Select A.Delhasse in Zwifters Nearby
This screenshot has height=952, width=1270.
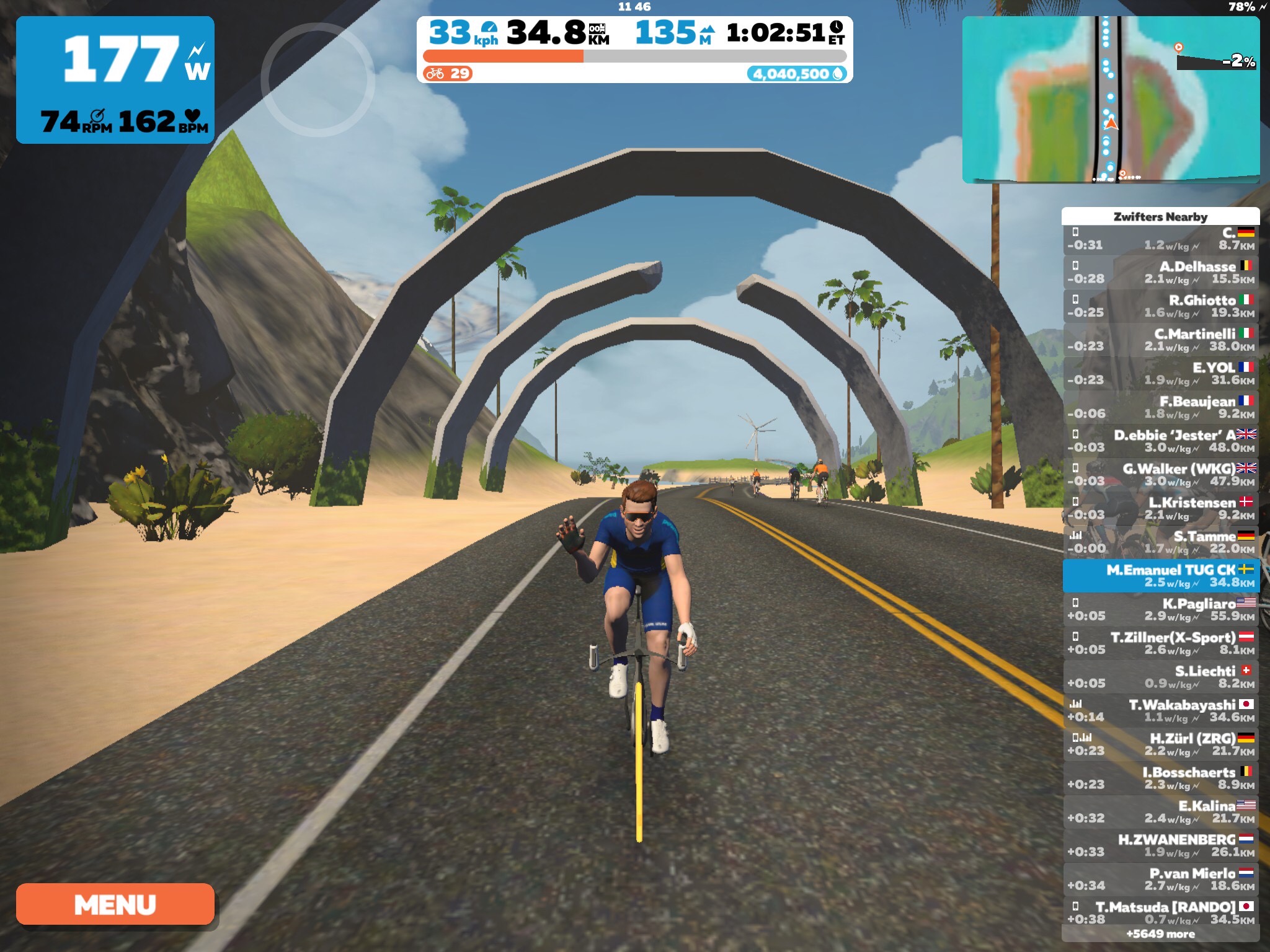pos(1160,273)
